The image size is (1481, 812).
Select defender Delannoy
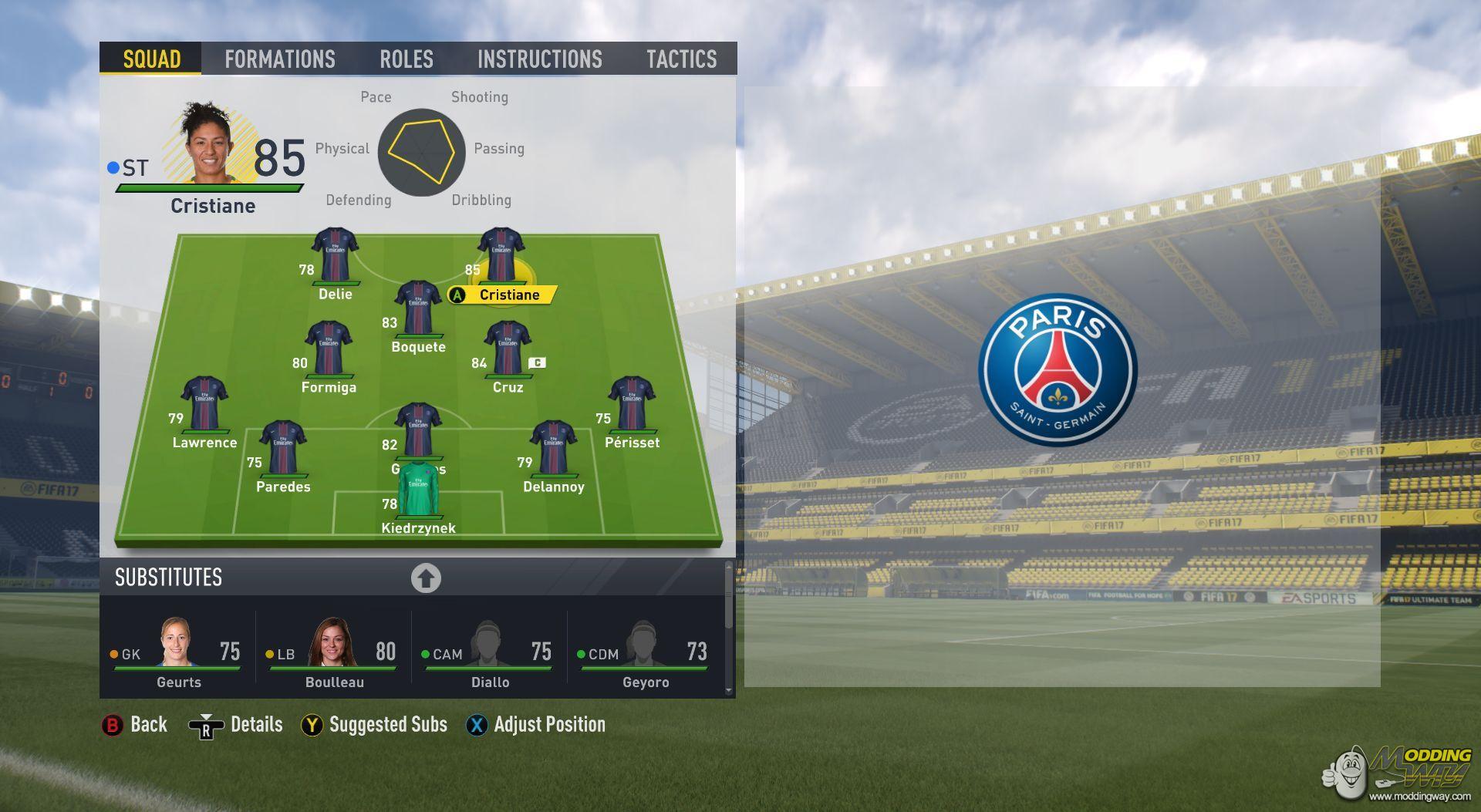coord(553,448)
